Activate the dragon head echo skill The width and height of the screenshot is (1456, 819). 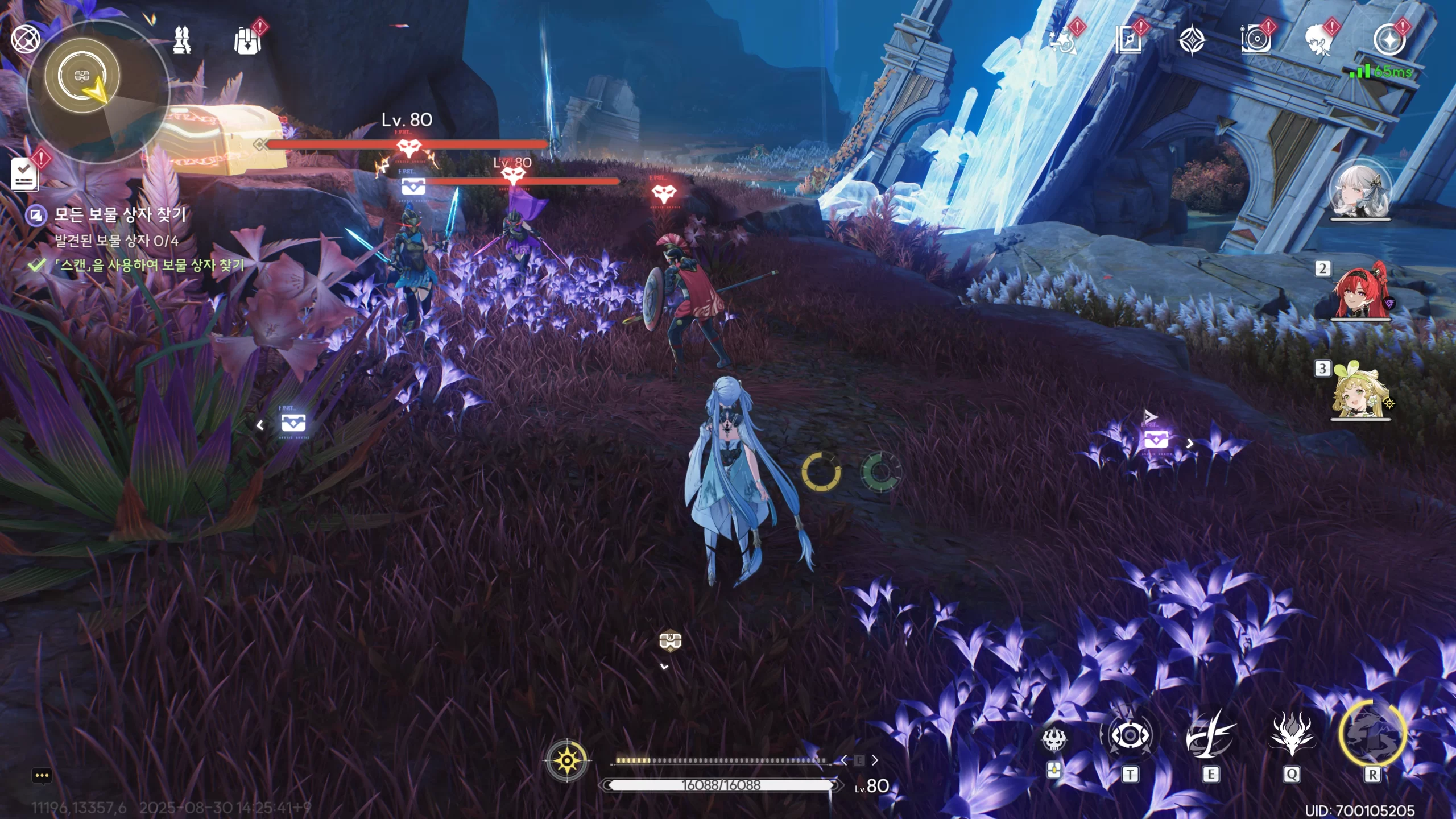click(1291, 736)
